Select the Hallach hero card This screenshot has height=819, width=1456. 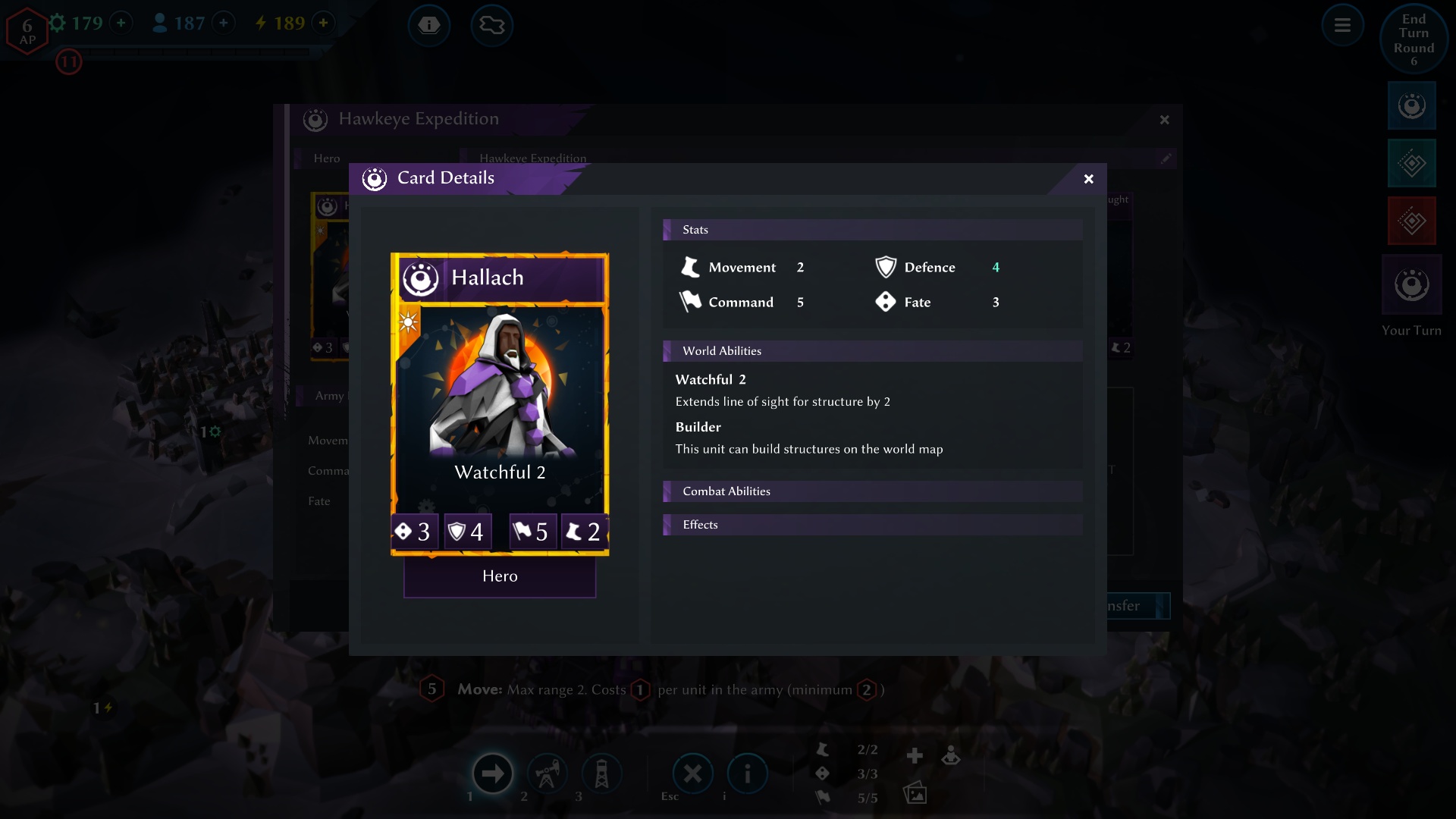[500, 403]
